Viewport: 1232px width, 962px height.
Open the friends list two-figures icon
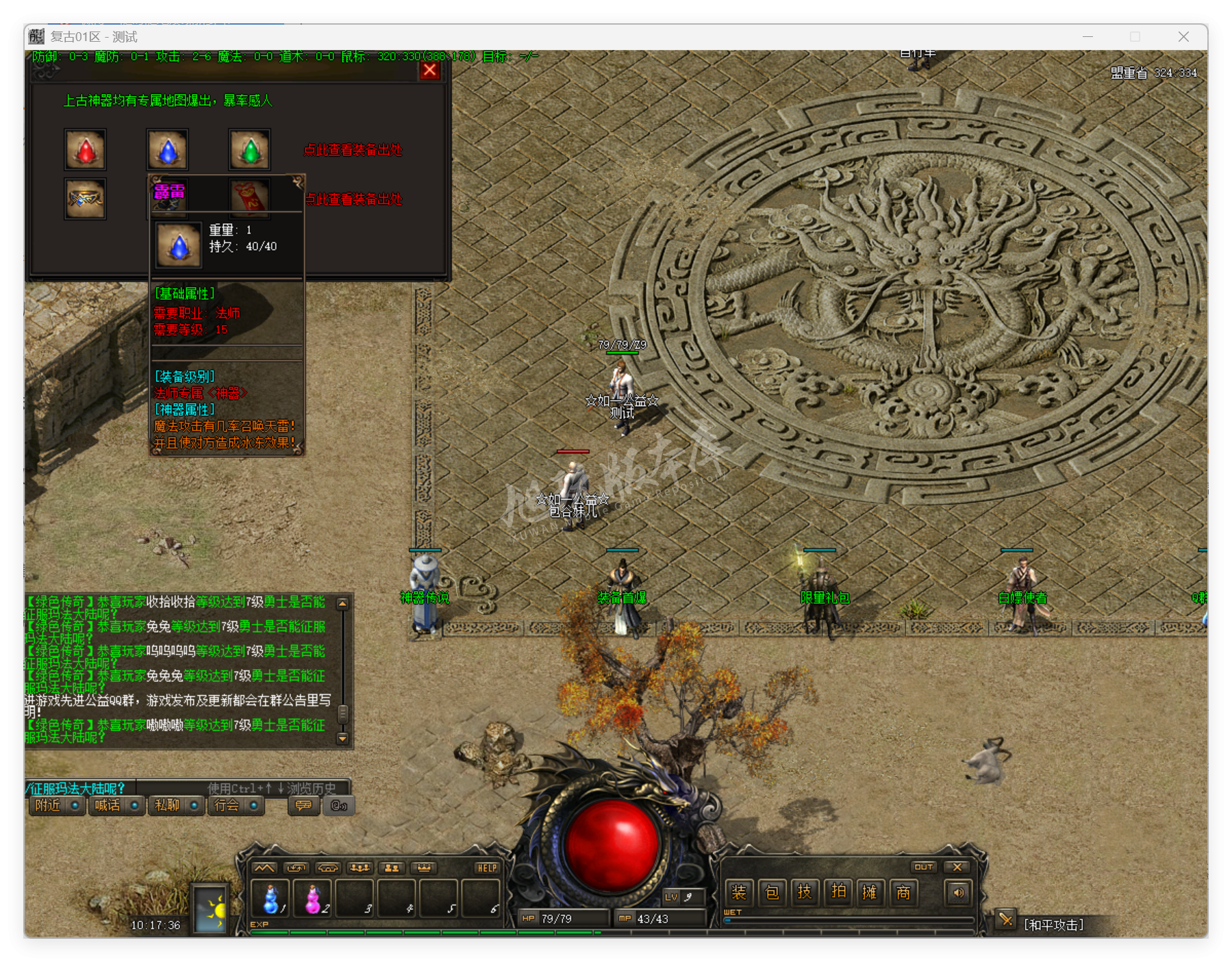(x=392, y=867)
